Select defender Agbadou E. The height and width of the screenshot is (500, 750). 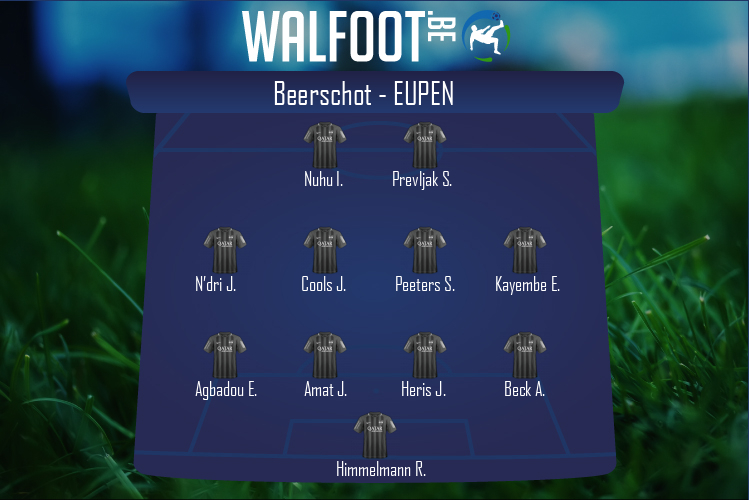click(224, 356)
